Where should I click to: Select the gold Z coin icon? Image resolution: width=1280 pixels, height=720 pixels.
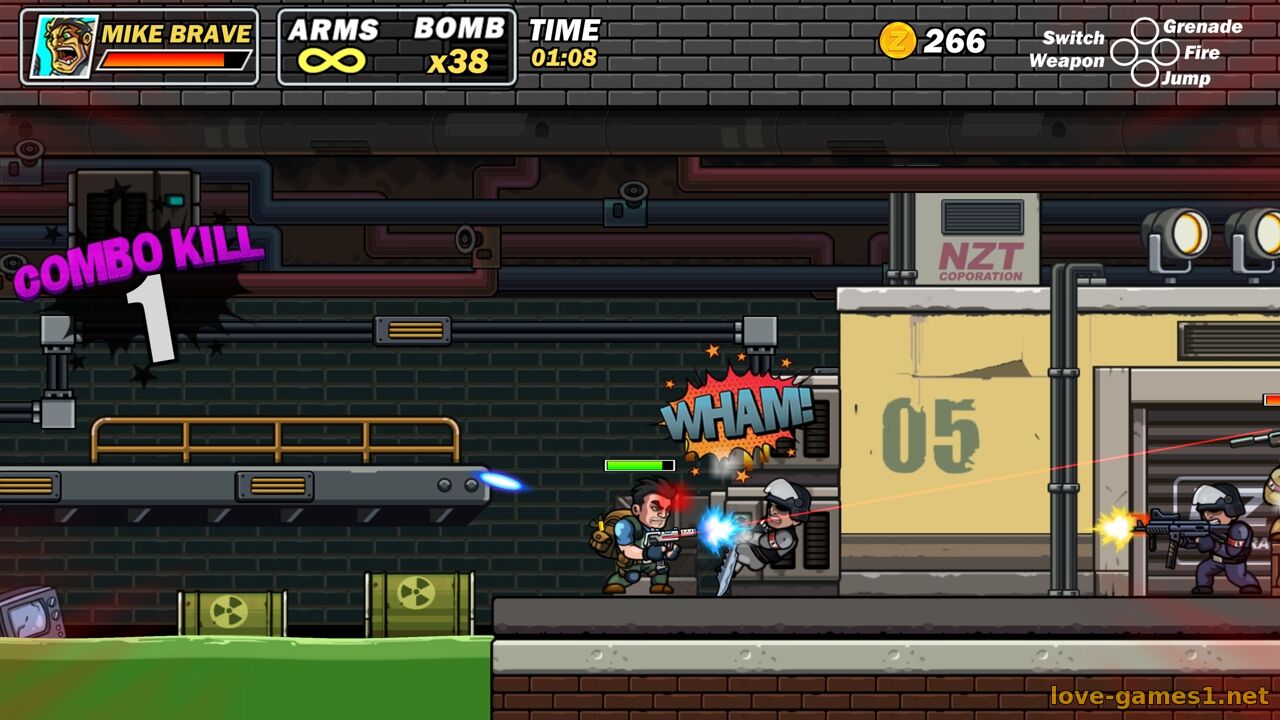click(x=897, y=41)
